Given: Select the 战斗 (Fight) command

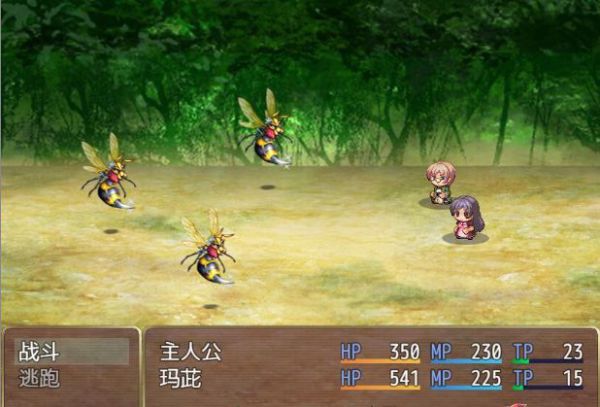Looking at the screenshot, I should [70, 352].
